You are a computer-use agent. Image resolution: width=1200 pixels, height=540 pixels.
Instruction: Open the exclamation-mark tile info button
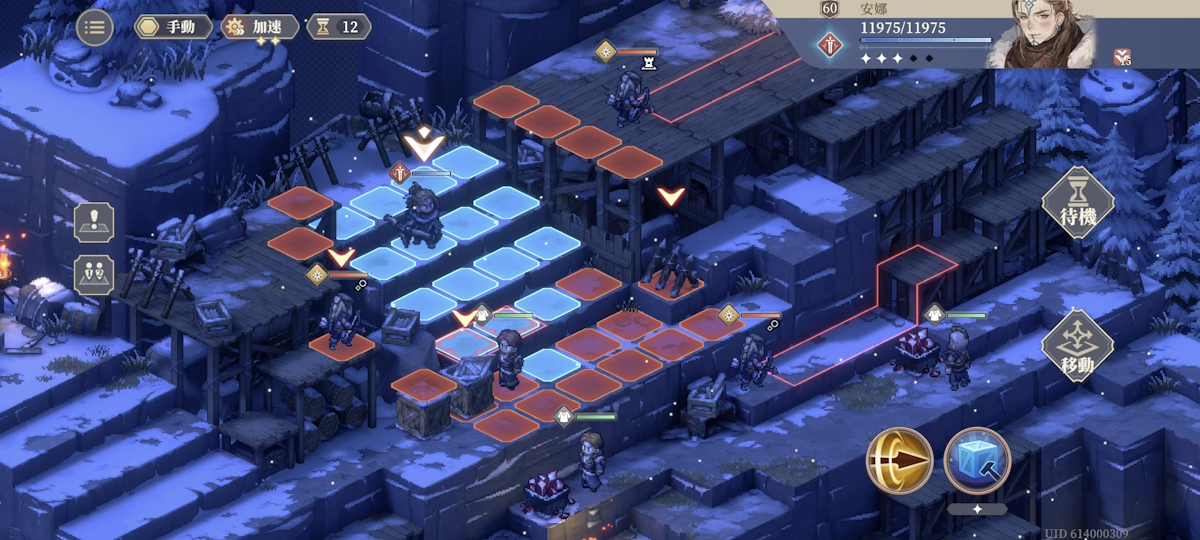click(94, 222)
